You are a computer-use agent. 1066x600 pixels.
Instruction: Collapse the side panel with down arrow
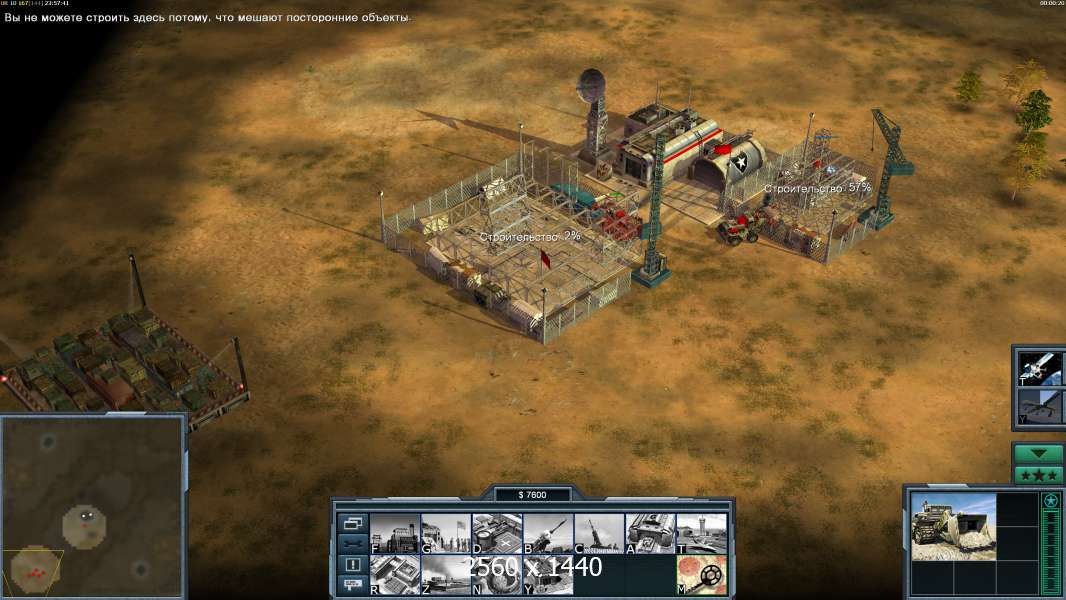coord(1038,453)
